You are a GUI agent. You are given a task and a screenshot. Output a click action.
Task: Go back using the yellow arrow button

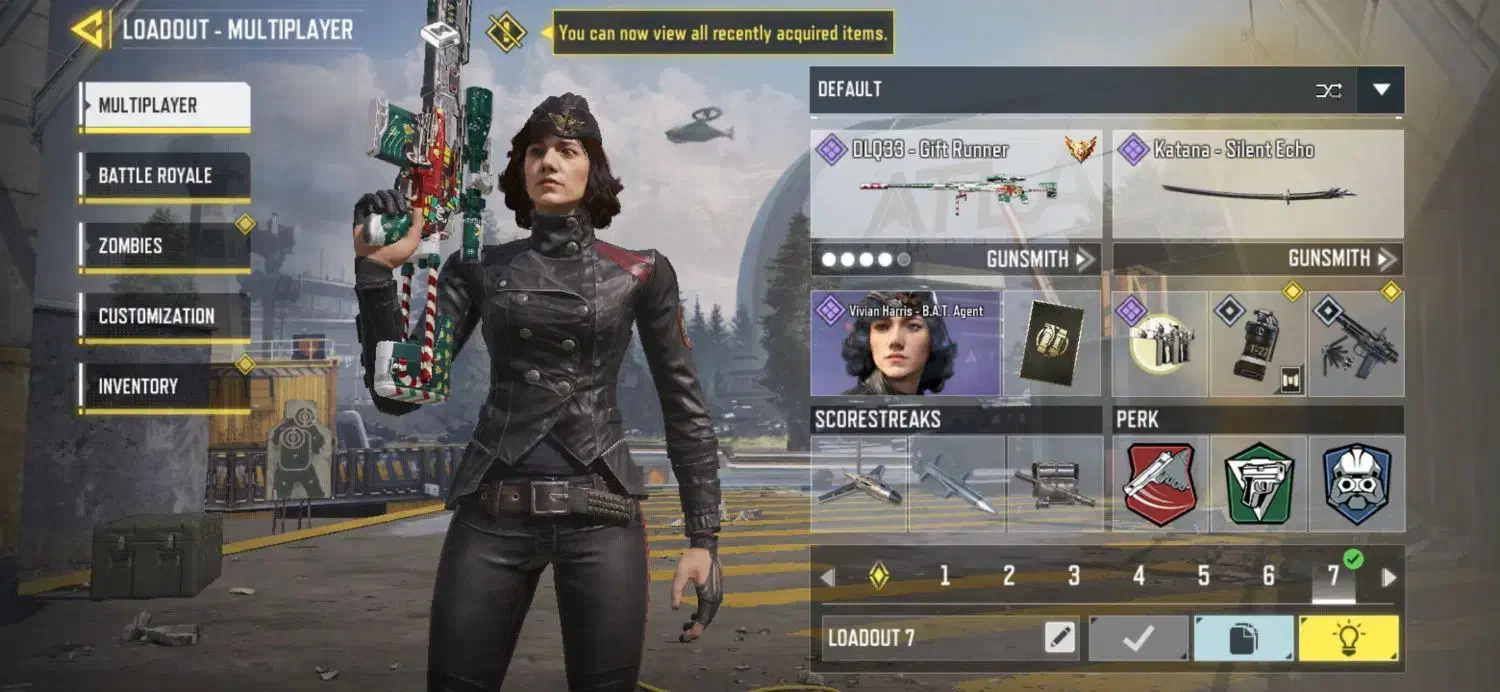[90, 29]
